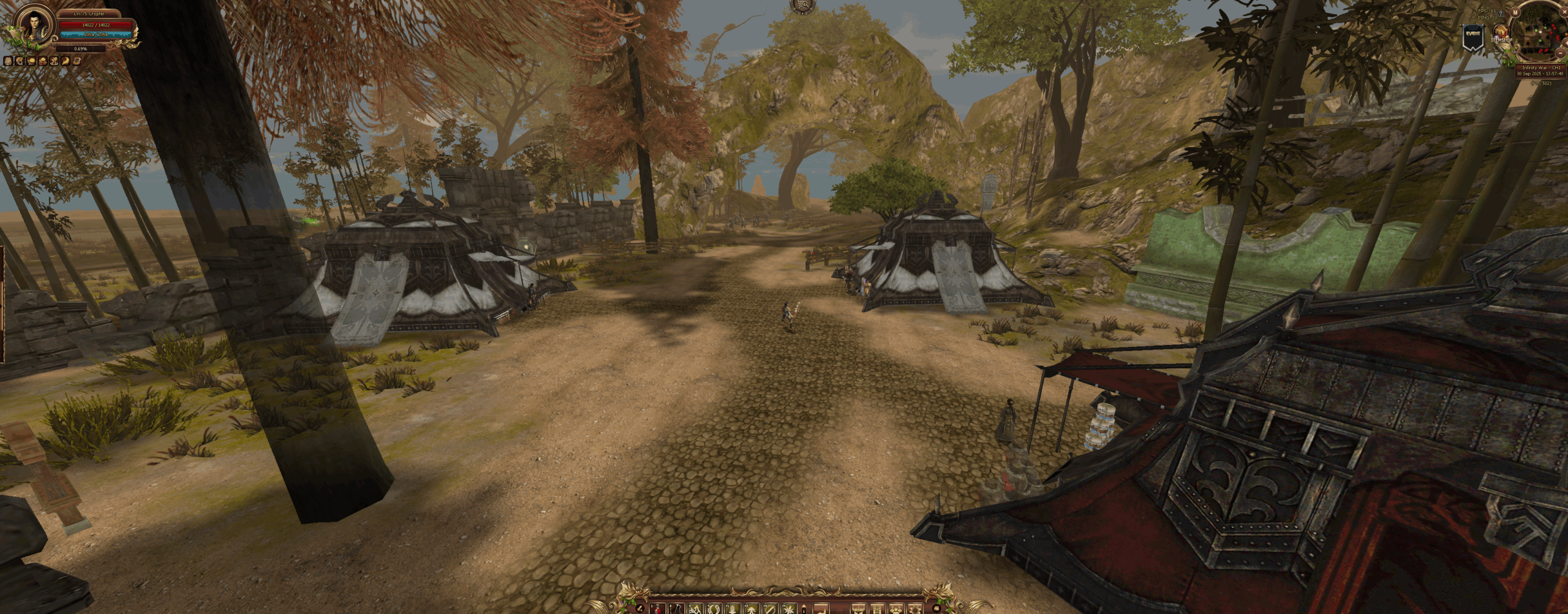Click the question mark help icon

[x=1501, y=13]
